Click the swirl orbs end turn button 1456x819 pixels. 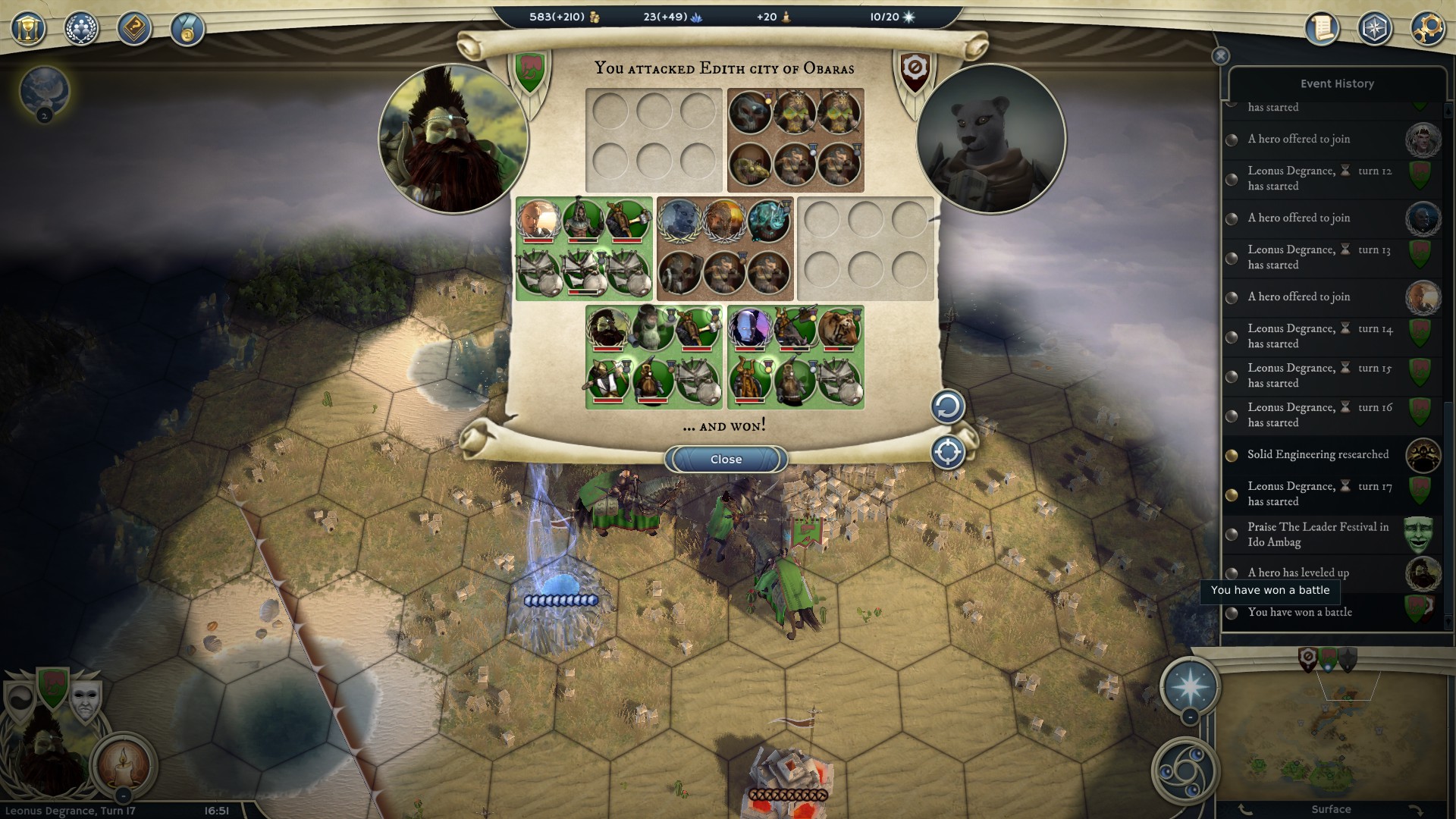[1184, 771]
